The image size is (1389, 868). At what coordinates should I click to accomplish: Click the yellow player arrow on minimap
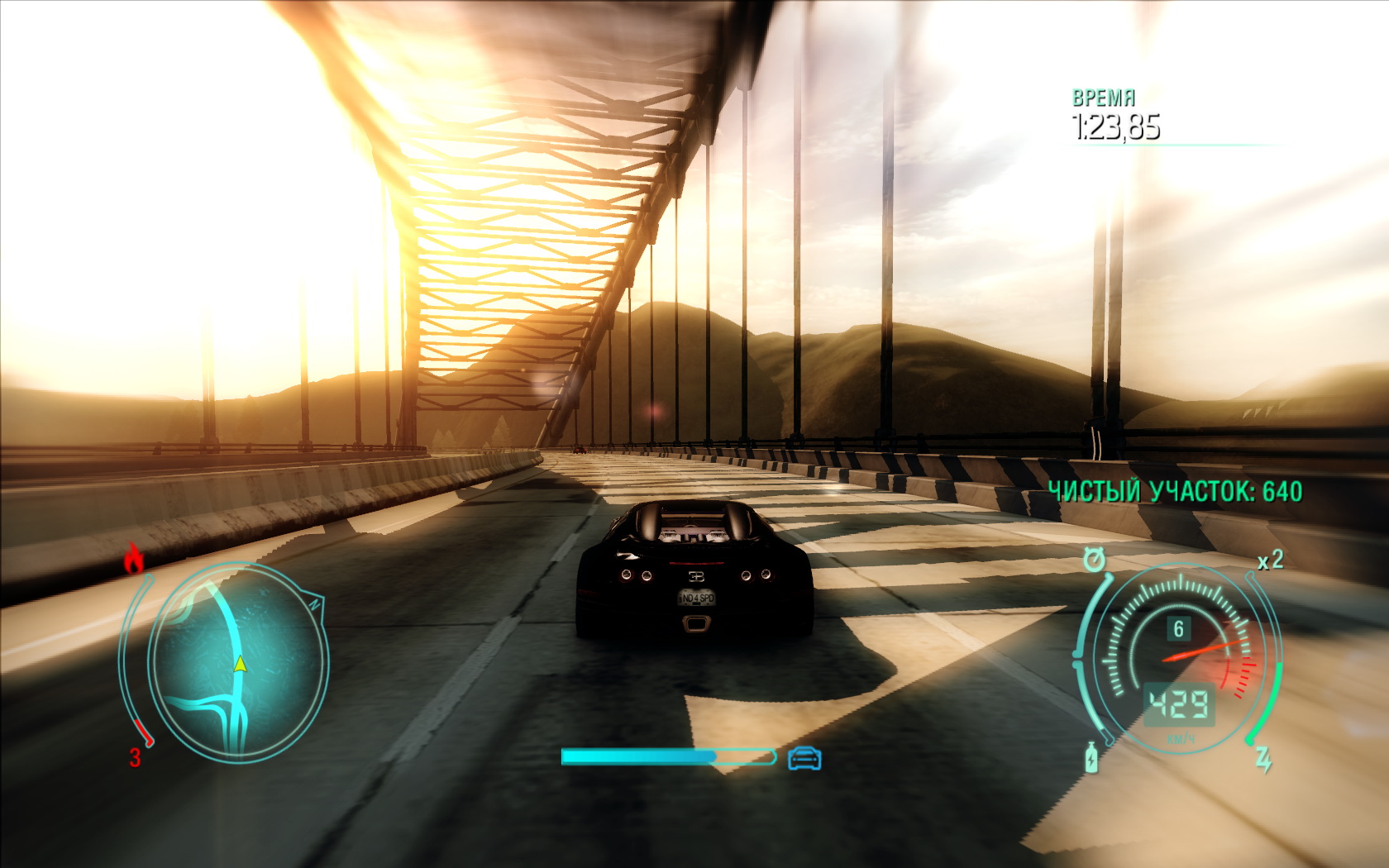point(240,663)
